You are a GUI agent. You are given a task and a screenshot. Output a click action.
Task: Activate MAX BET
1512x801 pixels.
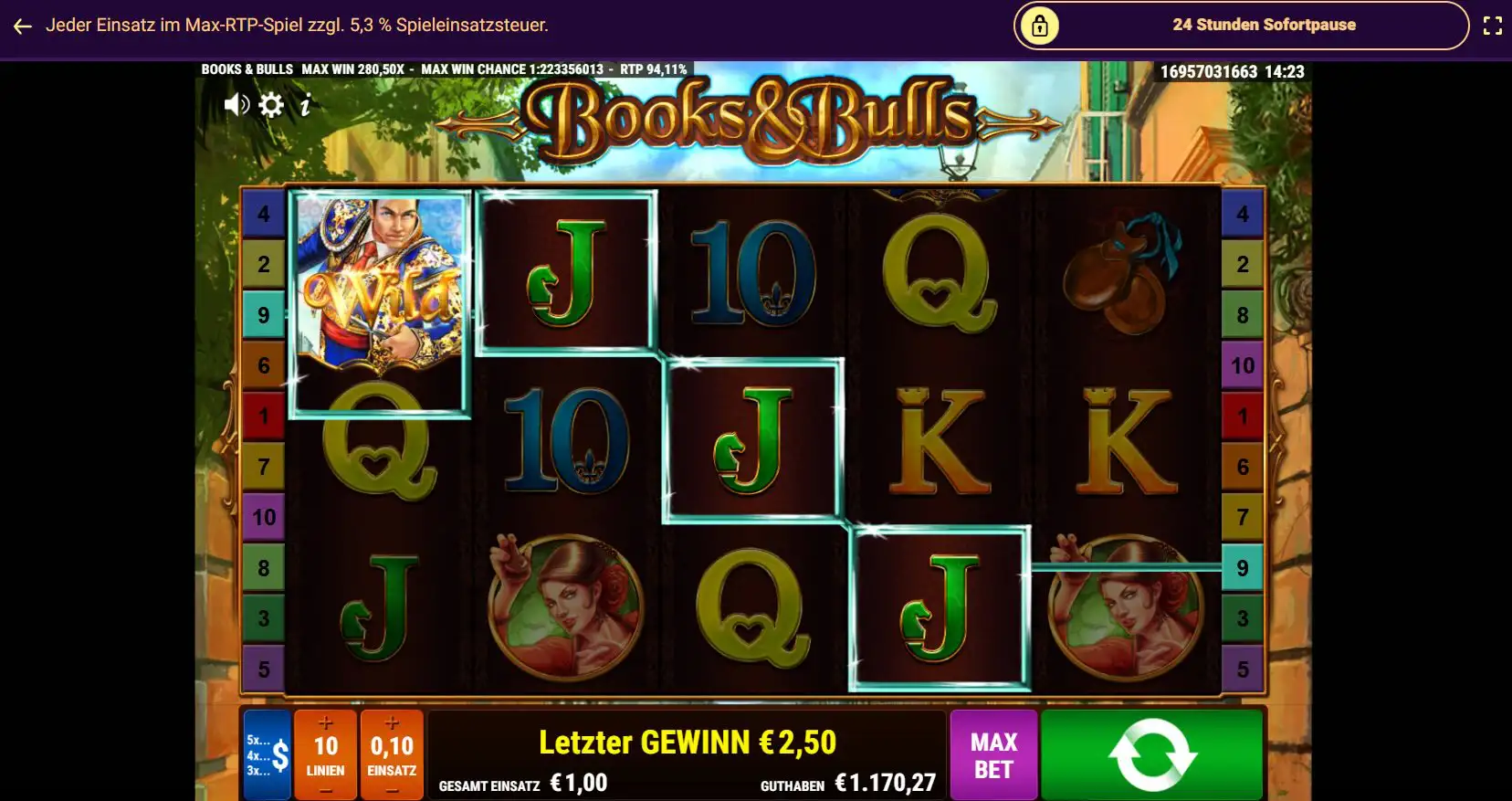point(994,754)
